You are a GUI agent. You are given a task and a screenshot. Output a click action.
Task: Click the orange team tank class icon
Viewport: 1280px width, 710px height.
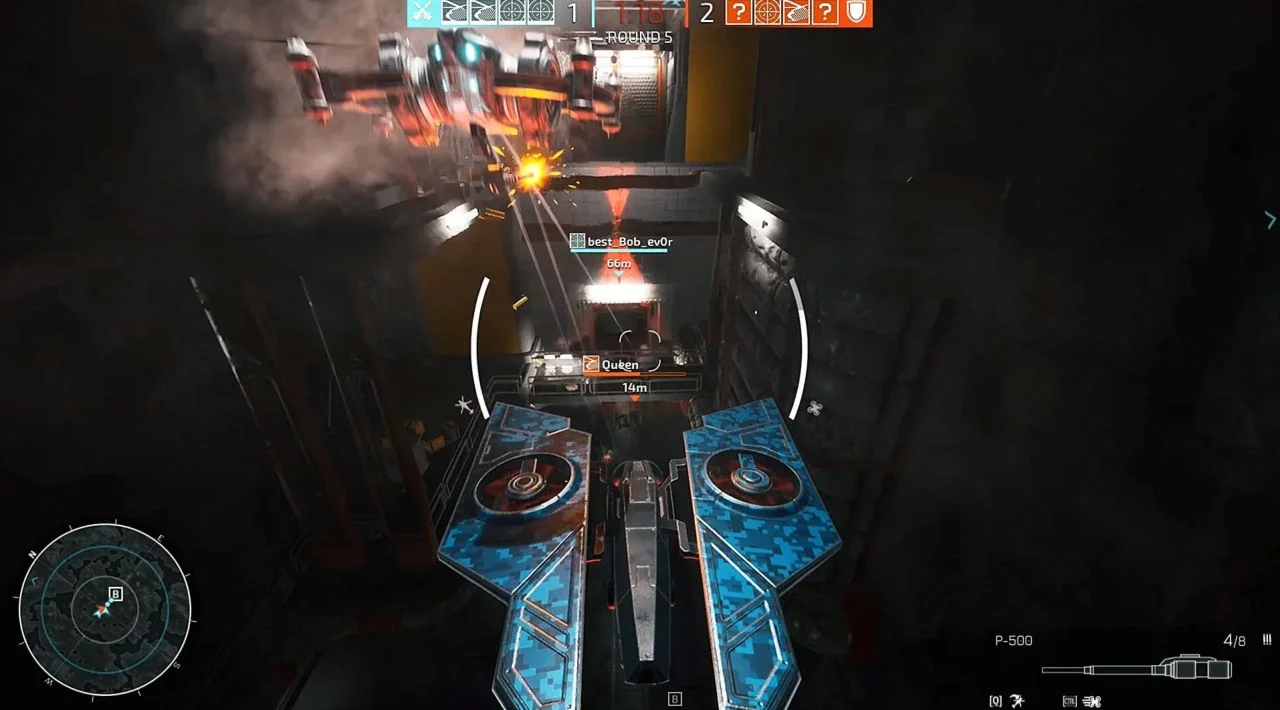[795, 12]
